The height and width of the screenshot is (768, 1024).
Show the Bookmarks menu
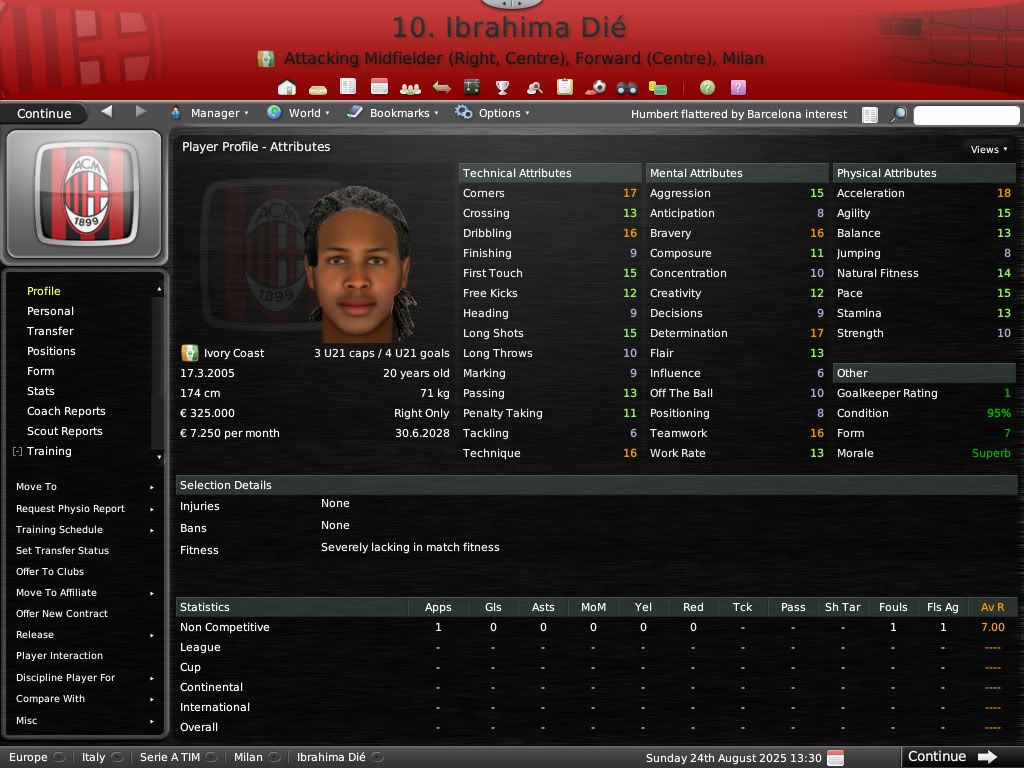393,113
